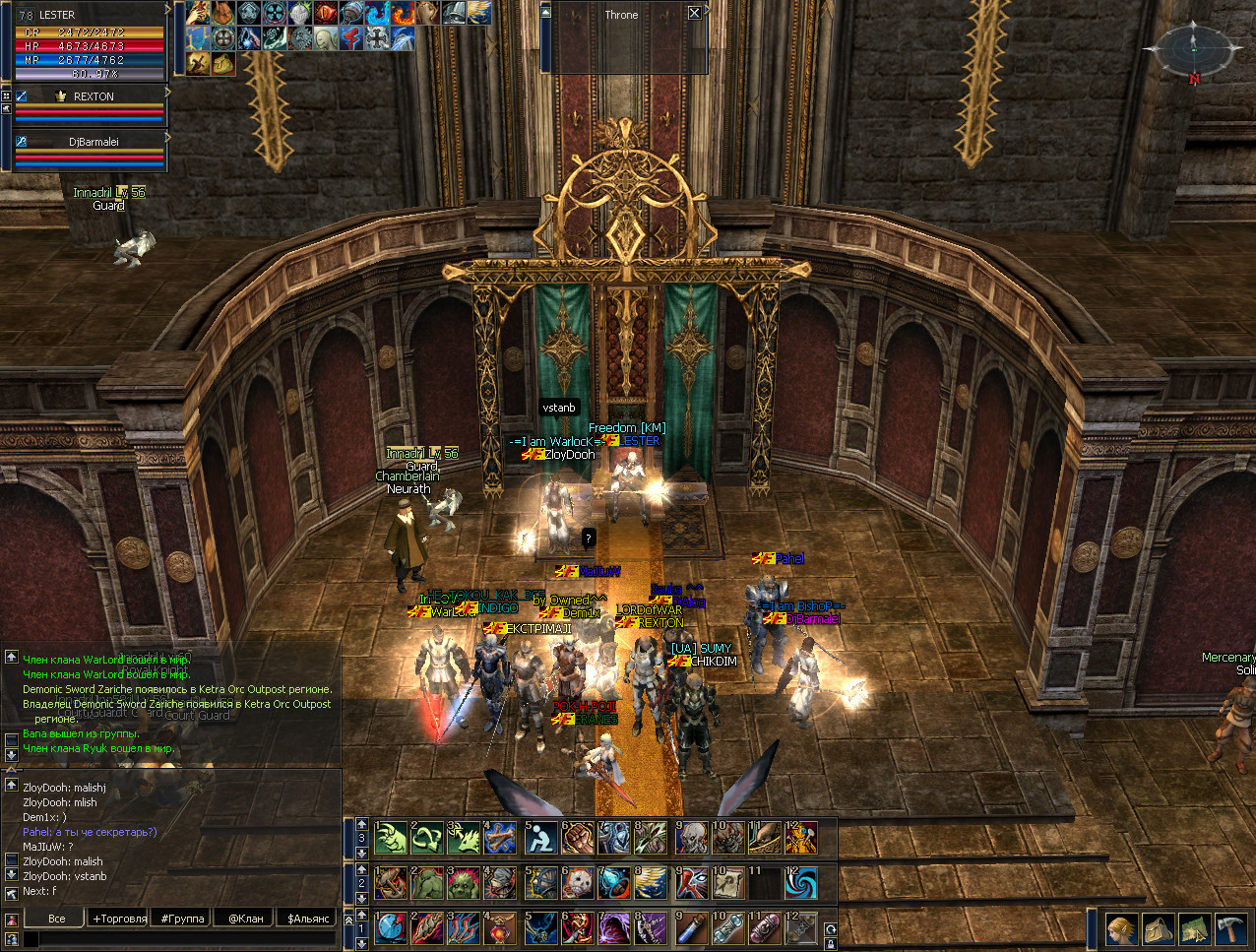Open the character status icon

(x=1121, y=929)
